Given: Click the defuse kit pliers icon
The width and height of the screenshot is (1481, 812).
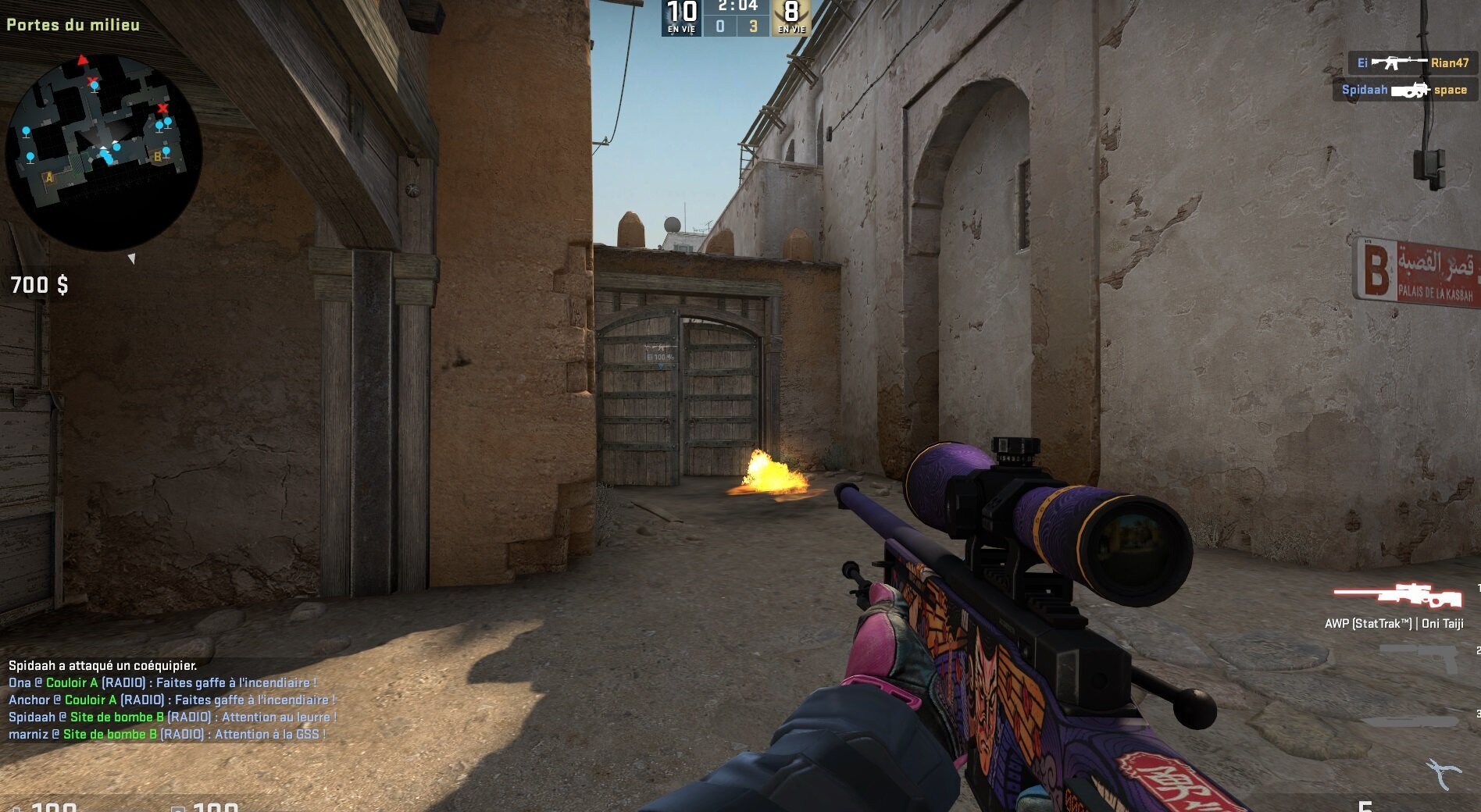Looking at the screenshot, I should (x=1444, y=774).
